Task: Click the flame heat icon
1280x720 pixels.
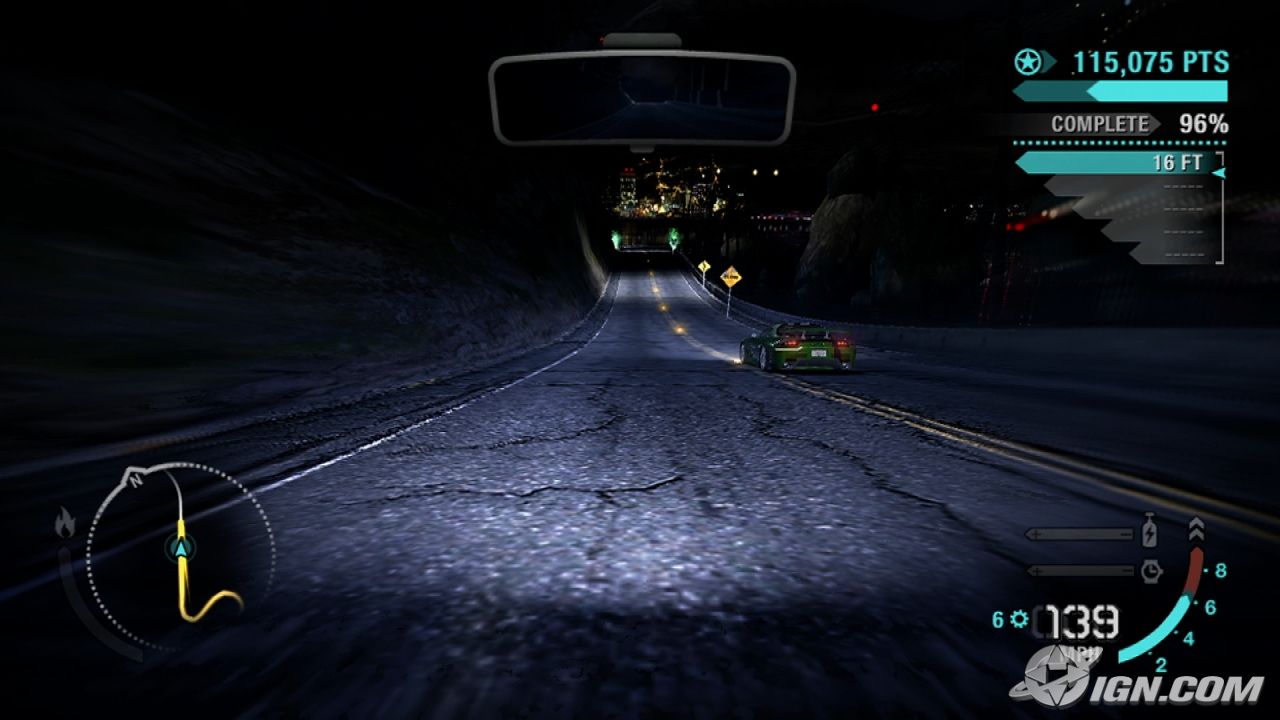Action: point(65,523)
